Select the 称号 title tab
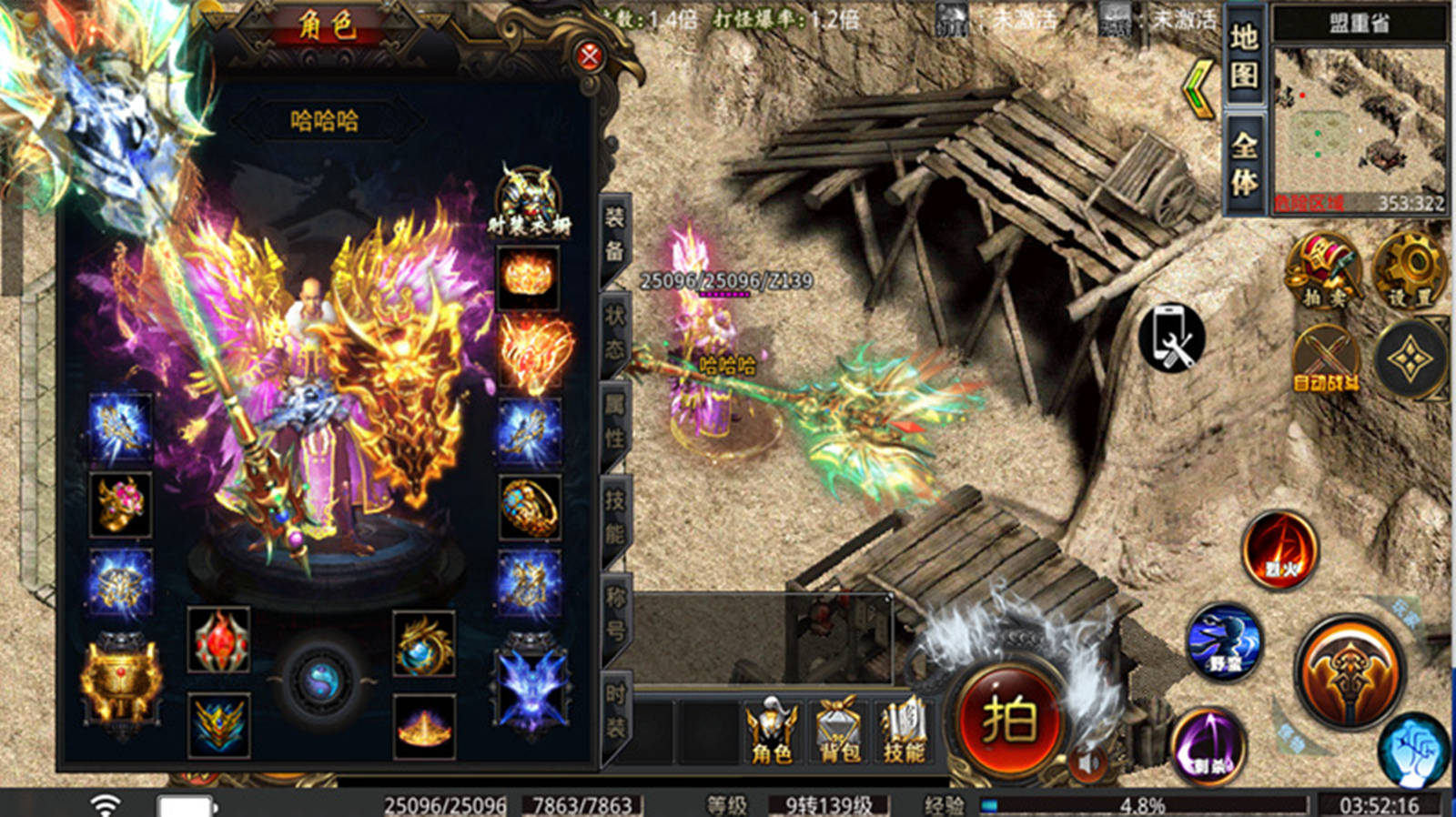The height and width of the screenshot is (817, 1456). 615,613
